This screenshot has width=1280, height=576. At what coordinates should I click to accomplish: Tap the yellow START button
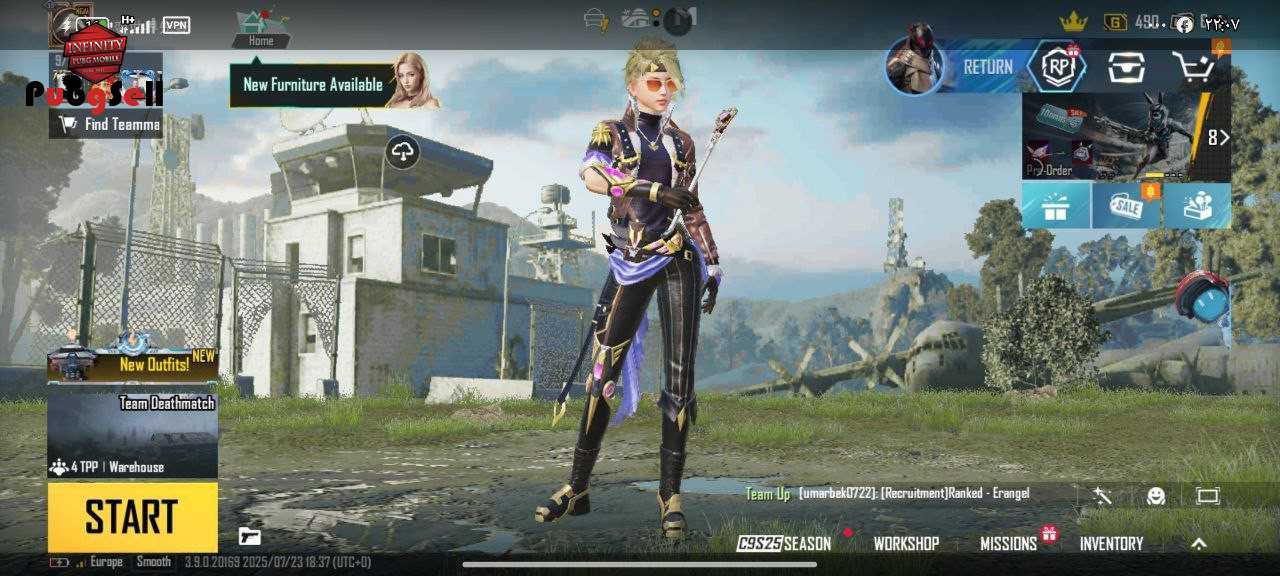(132, 516)
